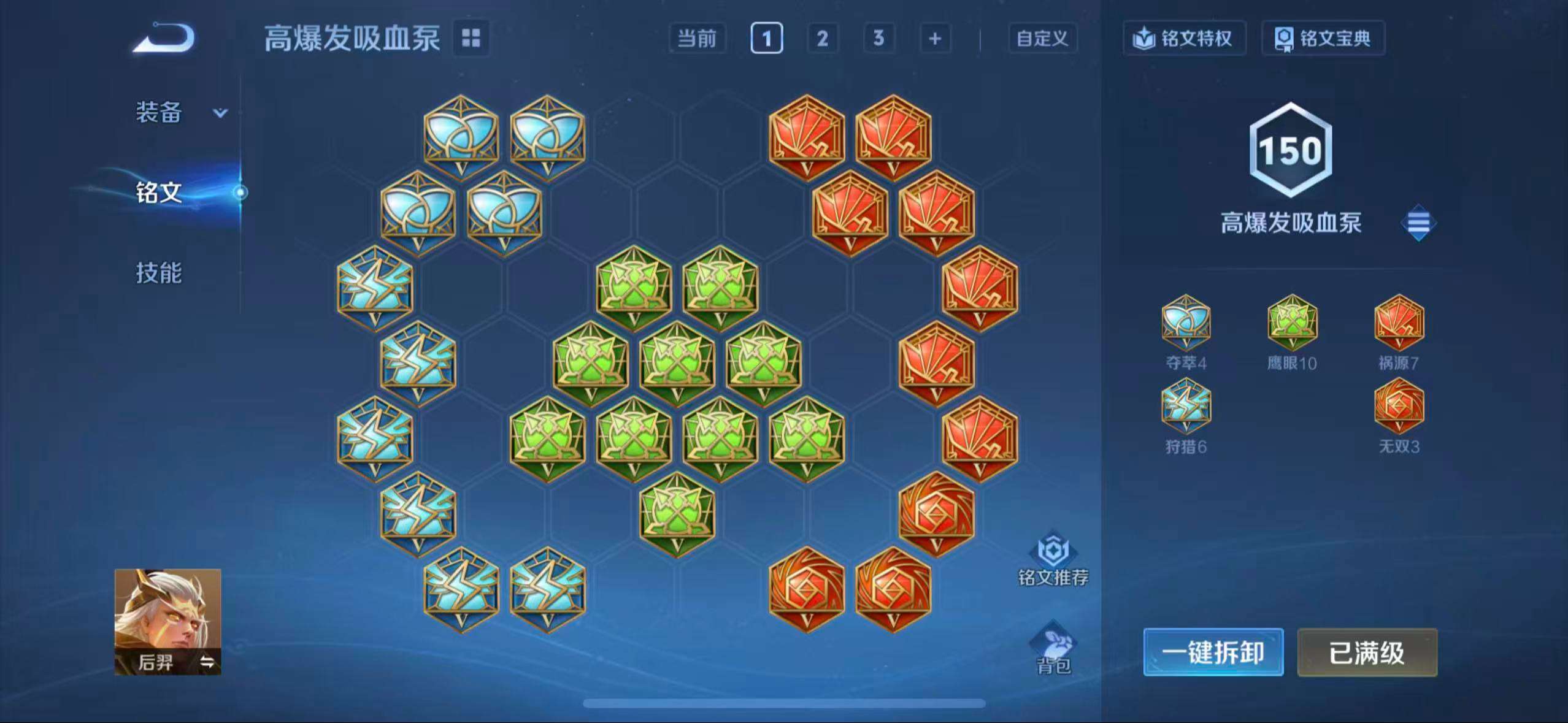Click the grid layout icon beside 高爆发吸血泵 title
Viewport: 1568px width, 723px height.
point(472,39)
